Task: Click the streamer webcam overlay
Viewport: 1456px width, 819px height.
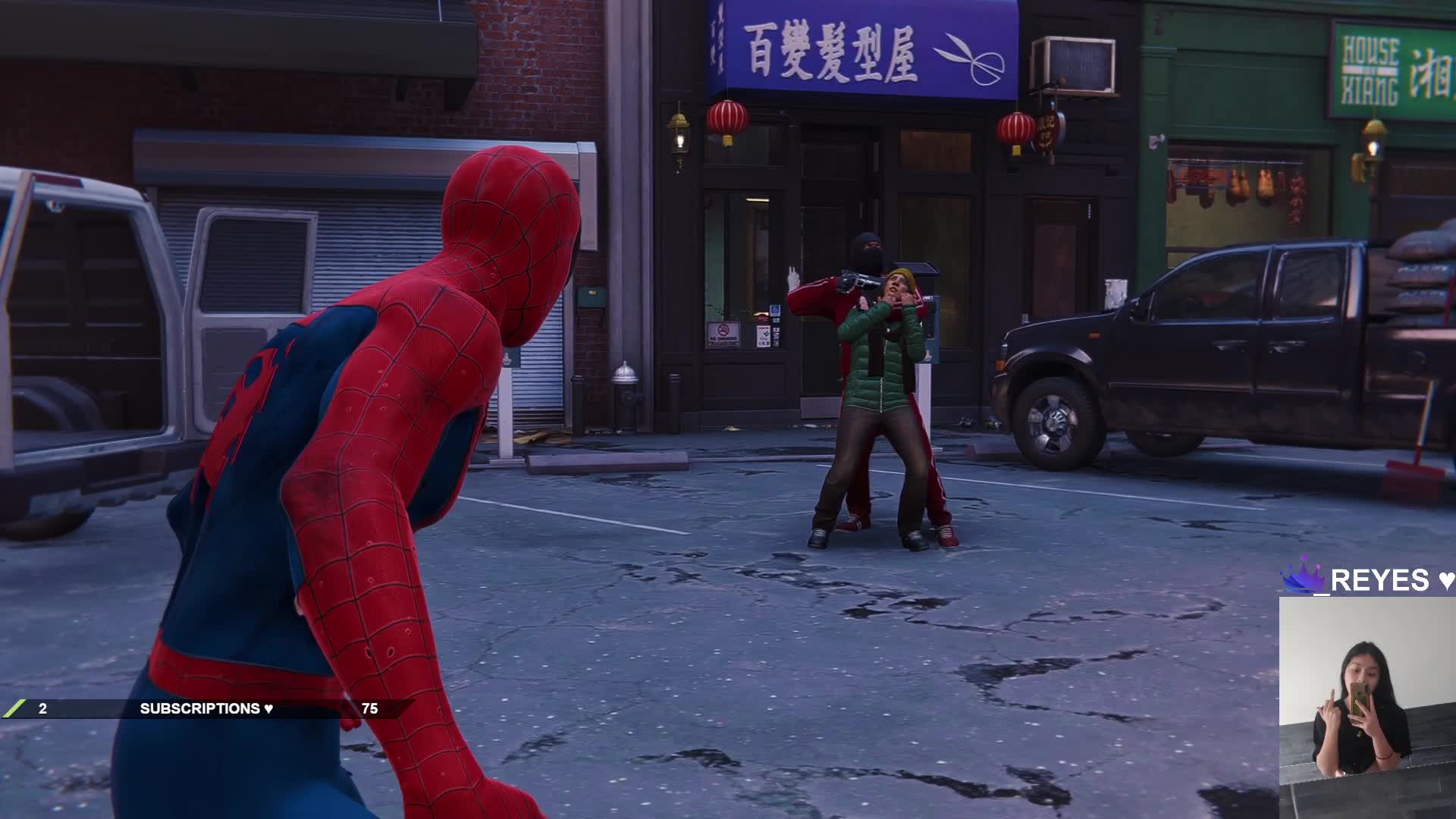Action: point(1367,707)
